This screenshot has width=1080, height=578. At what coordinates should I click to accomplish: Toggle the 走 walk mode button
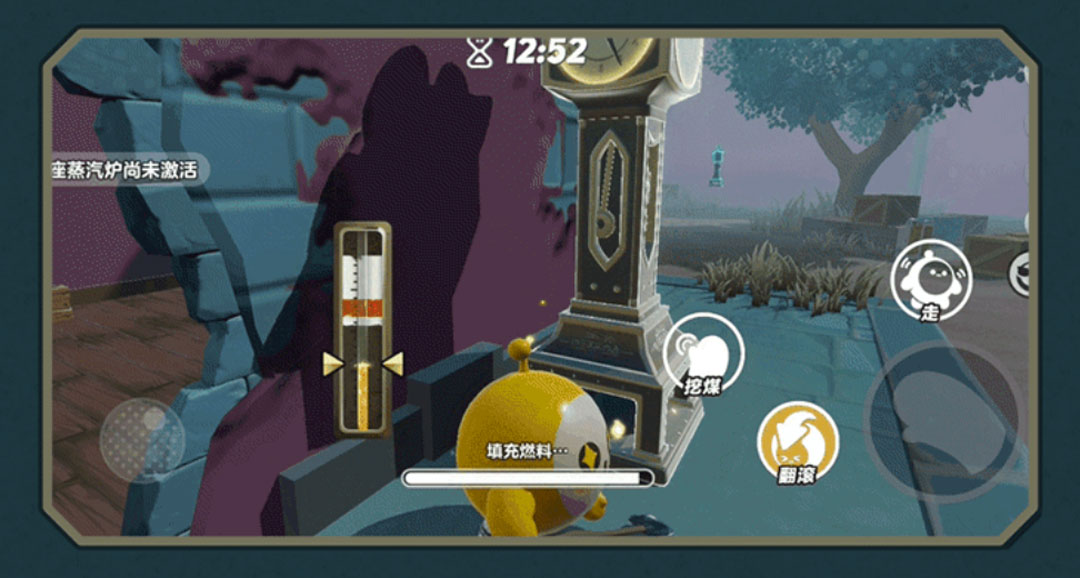(x=930, y=279)
